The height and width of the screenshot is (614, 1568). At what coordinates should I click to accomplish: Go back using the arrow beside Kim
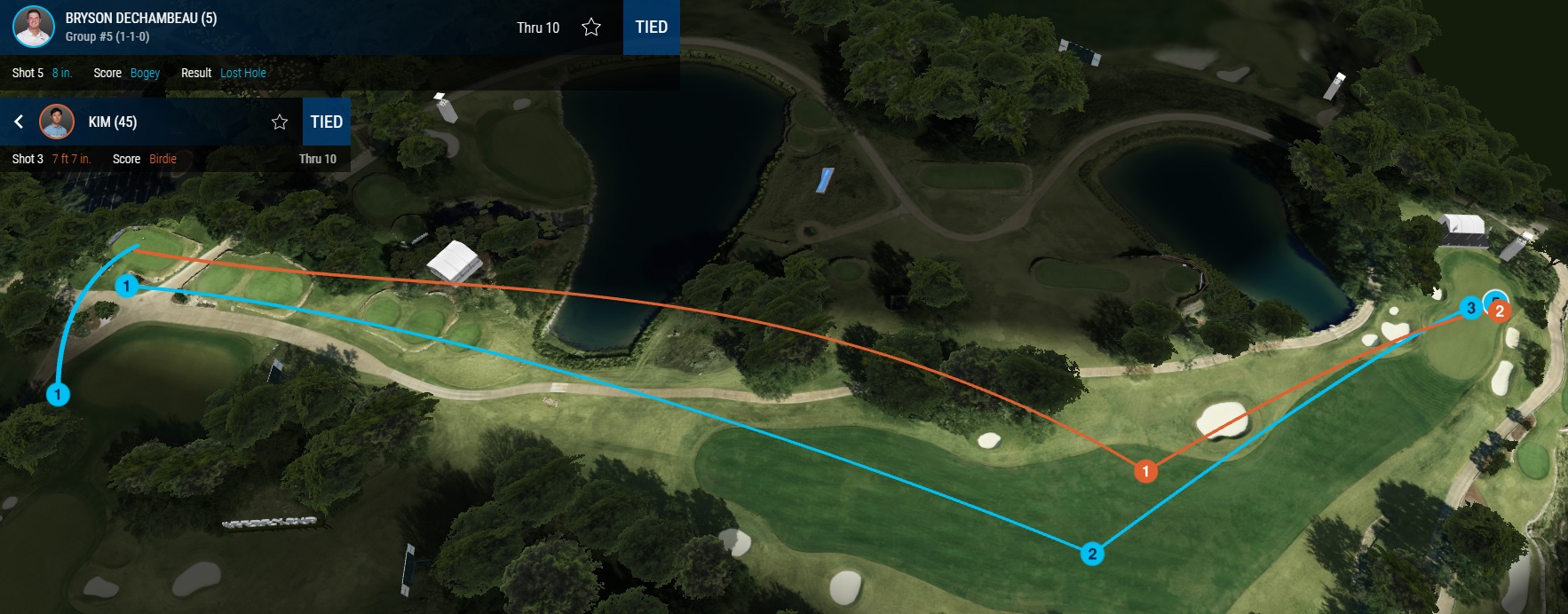[19, 122]
